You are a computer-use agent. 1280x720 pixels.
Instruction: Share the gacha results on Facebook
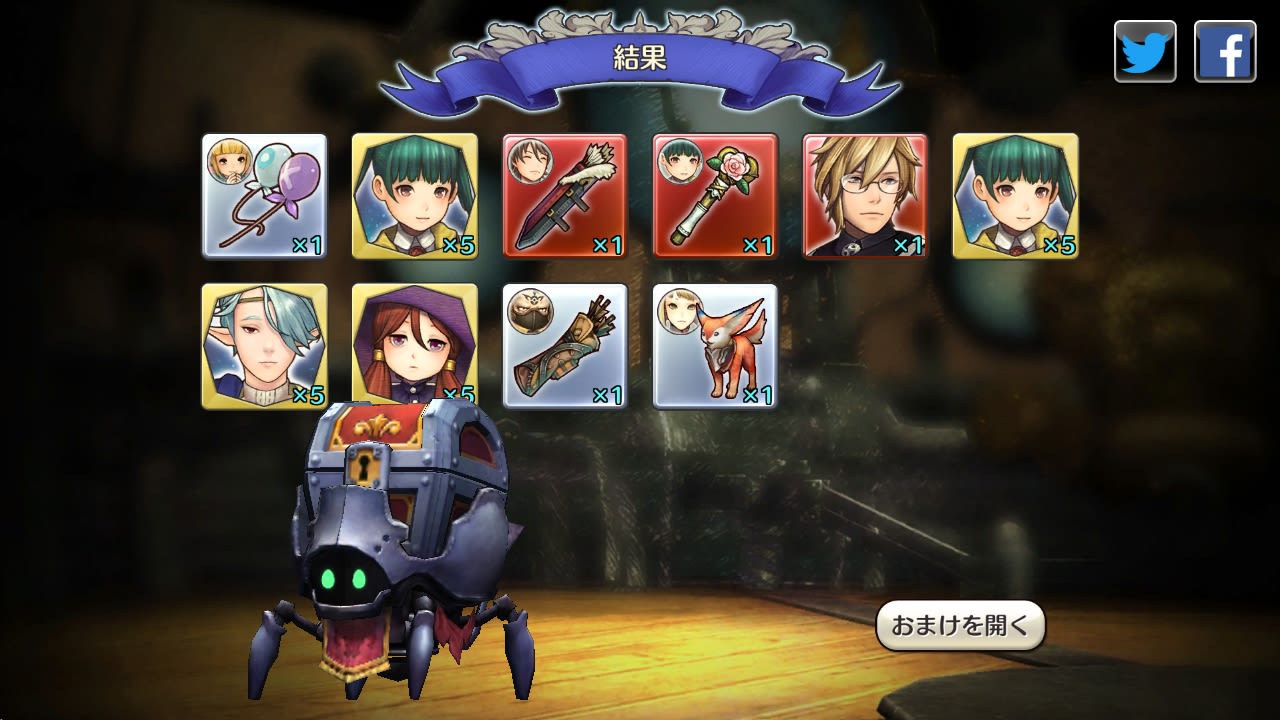point(1225,49)
